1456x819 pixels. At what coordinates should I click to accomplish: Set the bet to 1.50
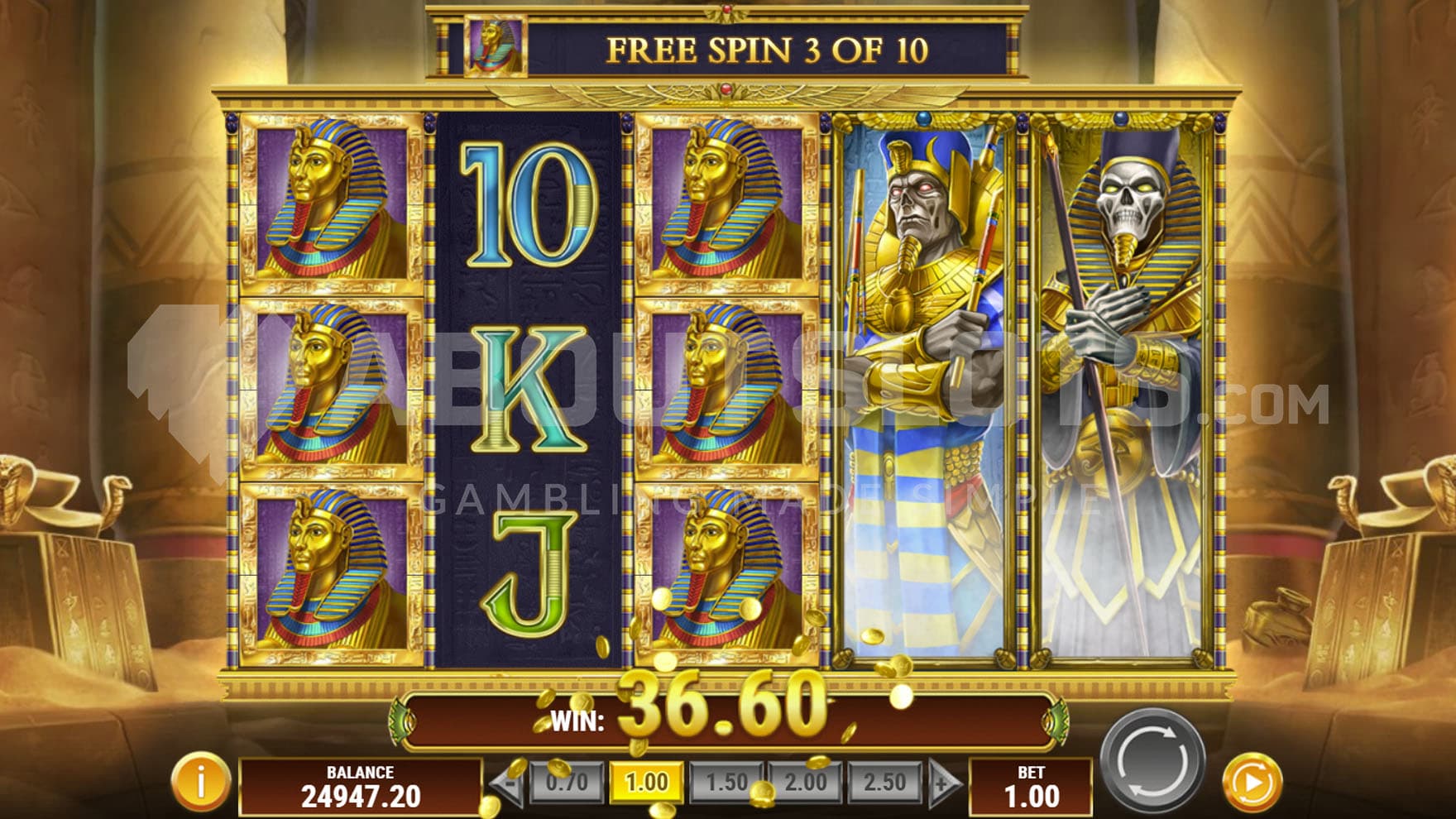click(726, 783)
